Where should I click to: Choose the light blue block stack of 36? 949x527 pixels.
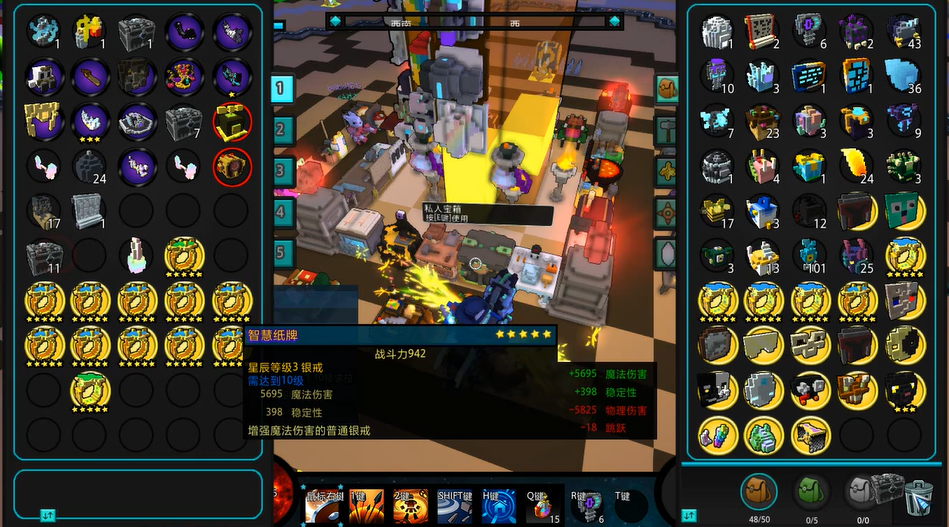pos(904,76)
